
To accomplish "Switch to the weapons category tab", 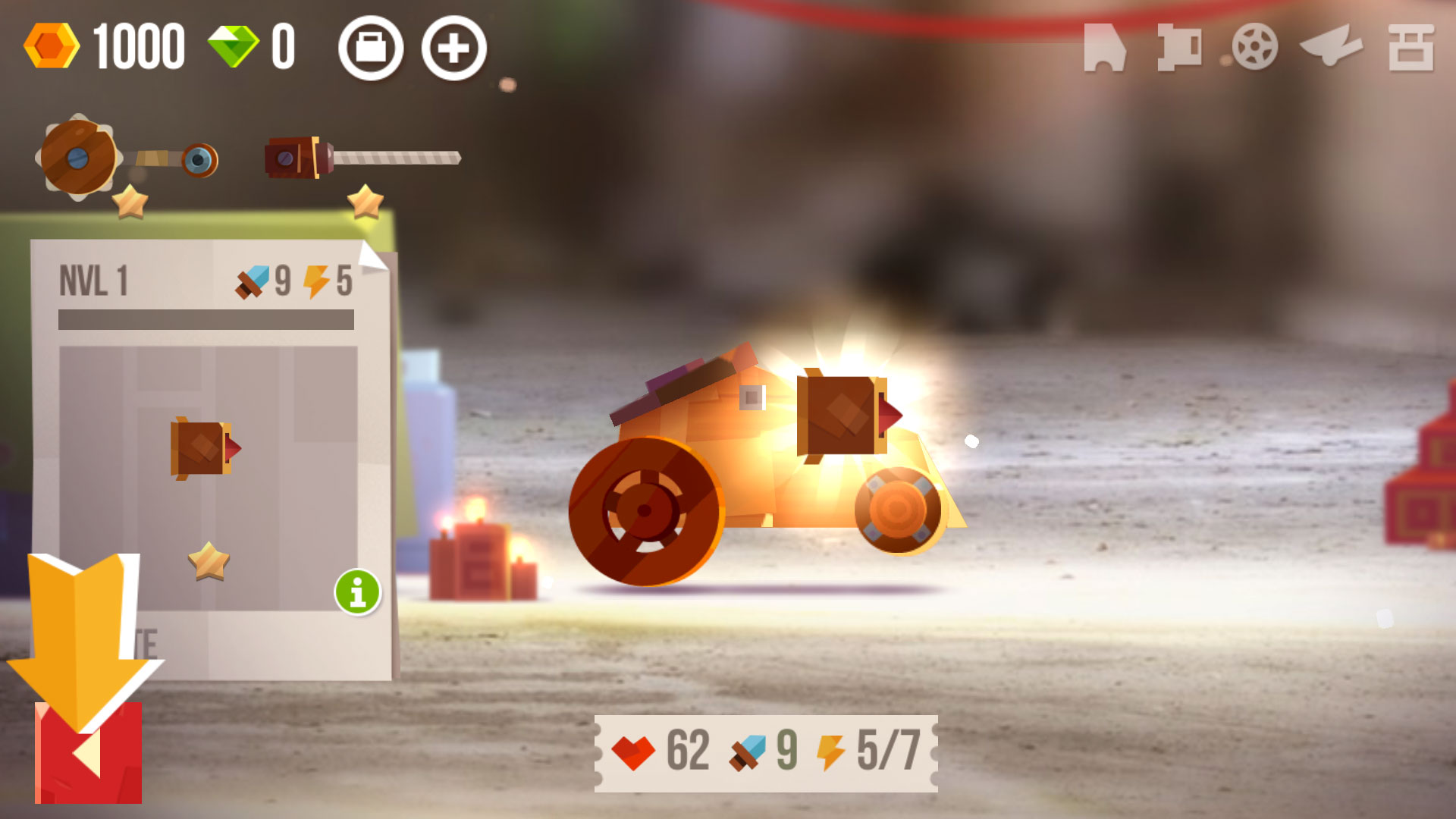I will 1179,47.
